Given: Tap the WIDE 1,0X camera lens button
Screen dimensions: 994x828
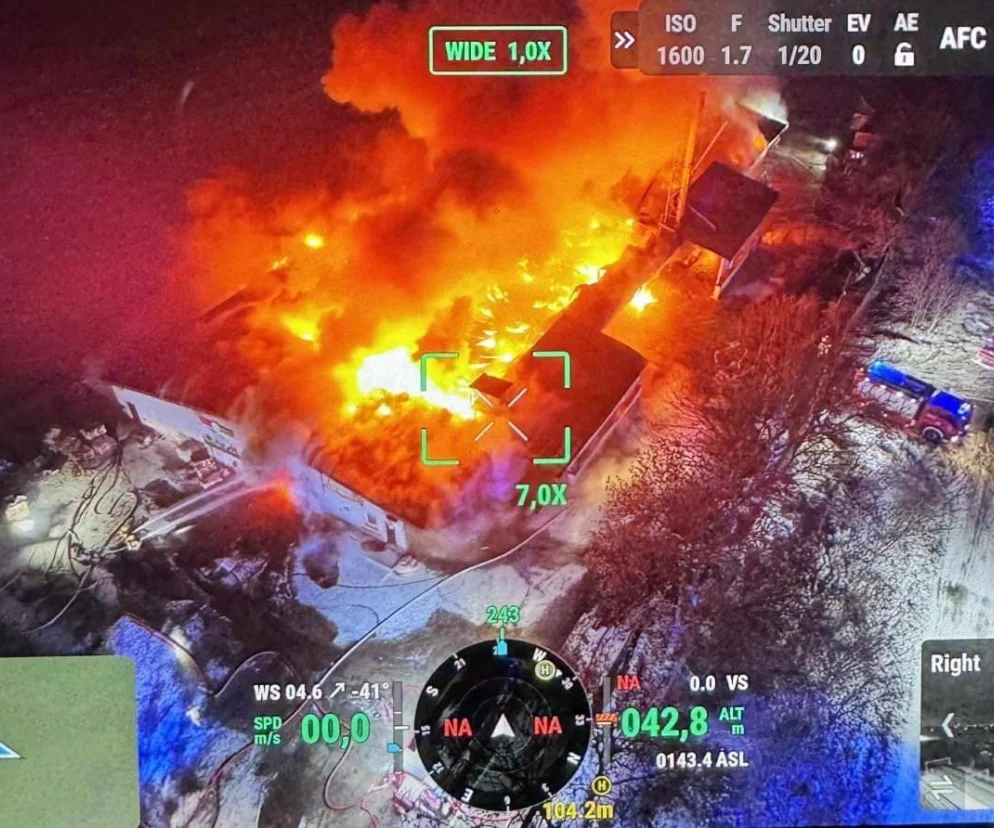Looking at the screenshot, I should coord(498,51).
